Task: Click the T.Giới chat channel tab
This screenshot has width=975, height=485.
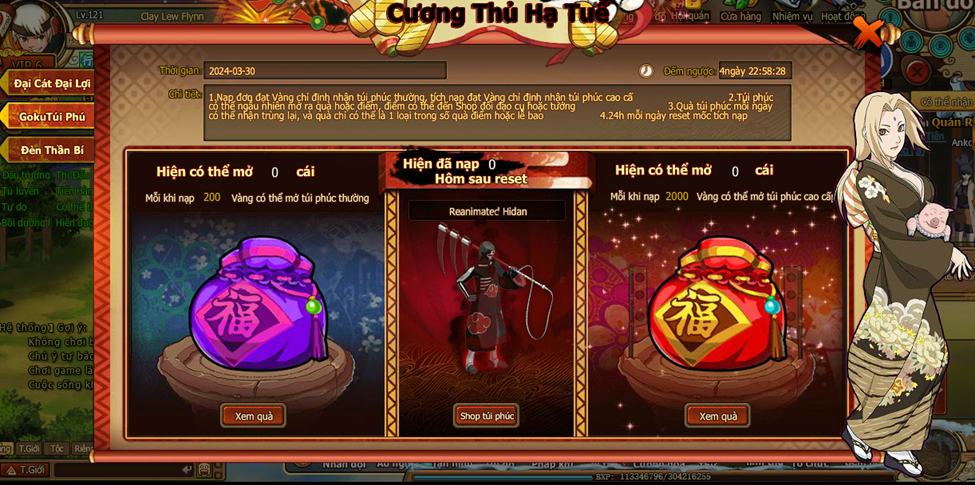Action: point(29,449)
